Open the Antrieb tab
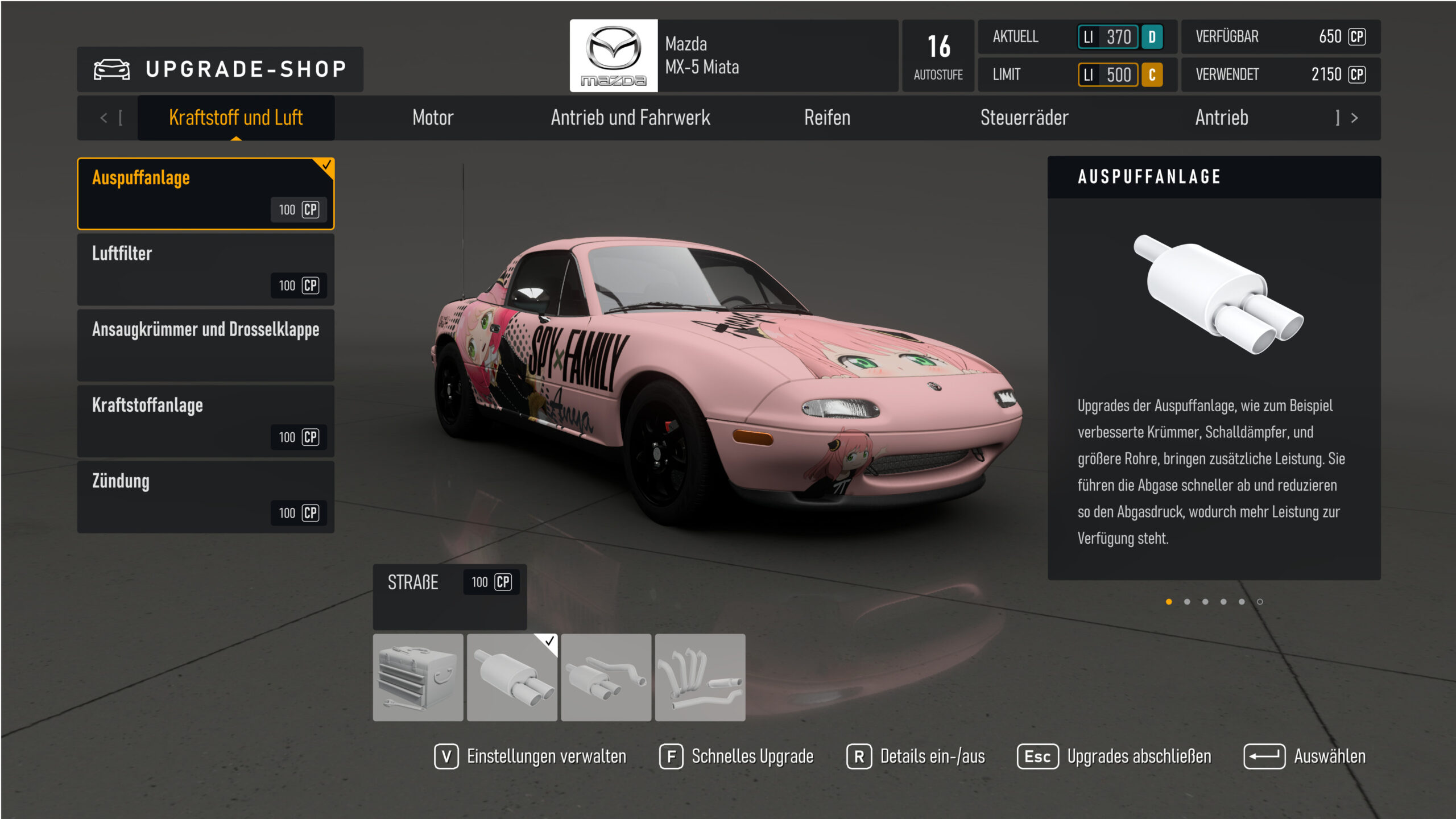The image size is (1456, 819). click(1221, 118)
